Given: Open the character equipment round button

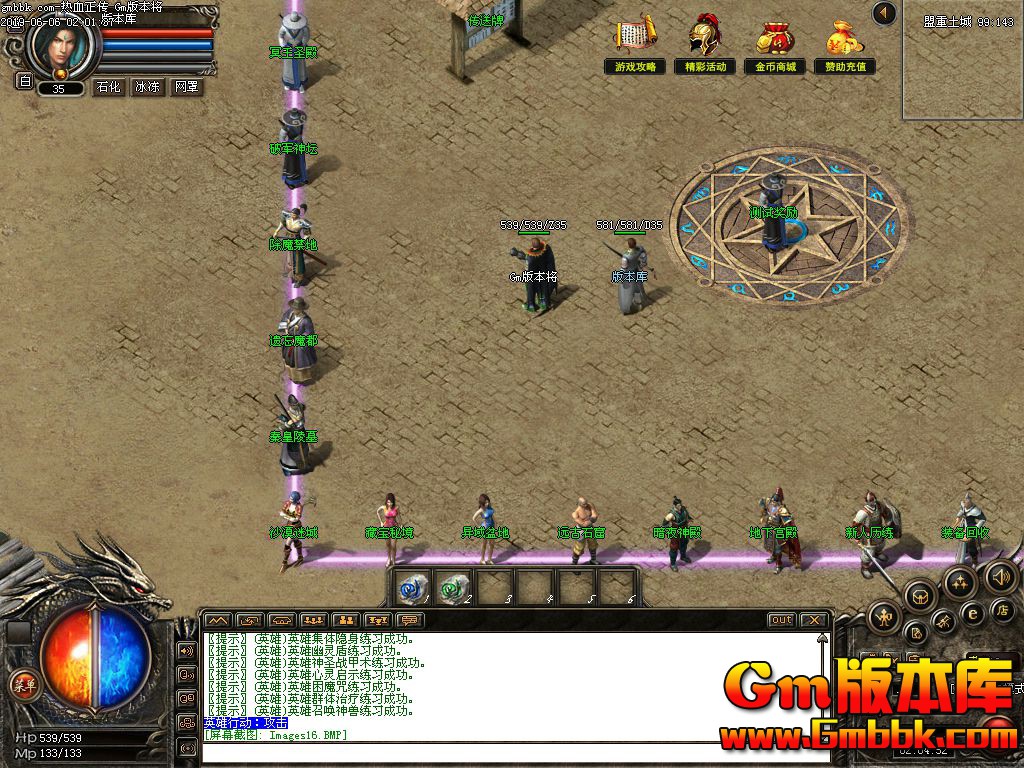Looking at the screenshot, I should (885, 616).
